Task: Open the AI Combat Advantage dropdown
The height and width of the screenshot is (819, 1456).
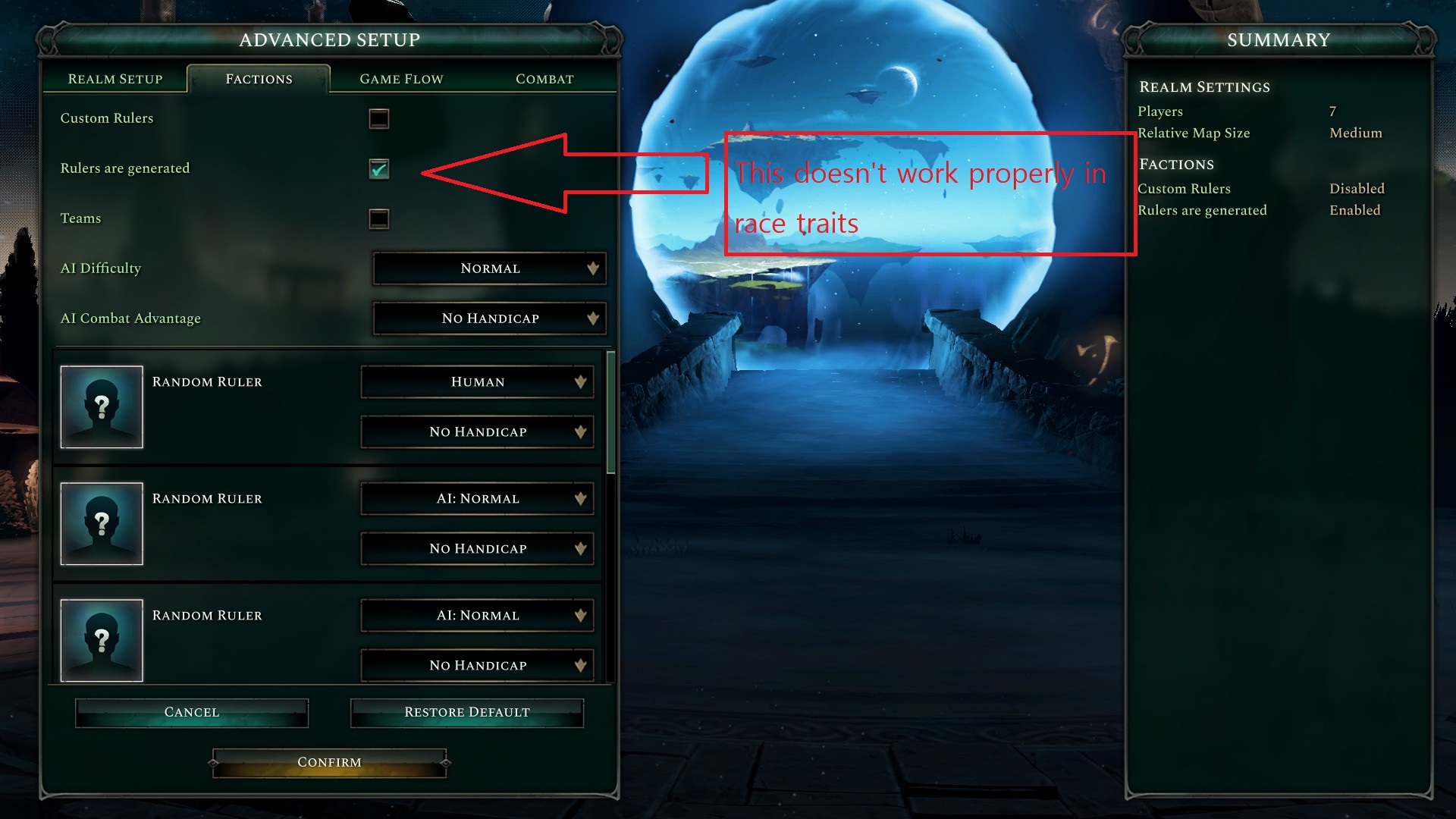Action: pyautogui.click(x=489, y=318)
